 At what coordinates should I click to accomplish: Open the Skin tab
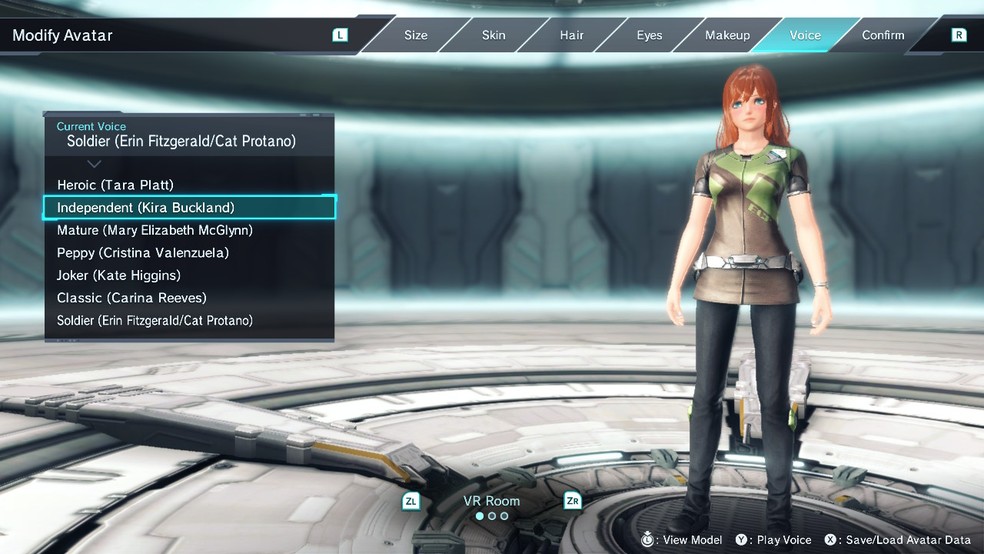pos(493,35)
